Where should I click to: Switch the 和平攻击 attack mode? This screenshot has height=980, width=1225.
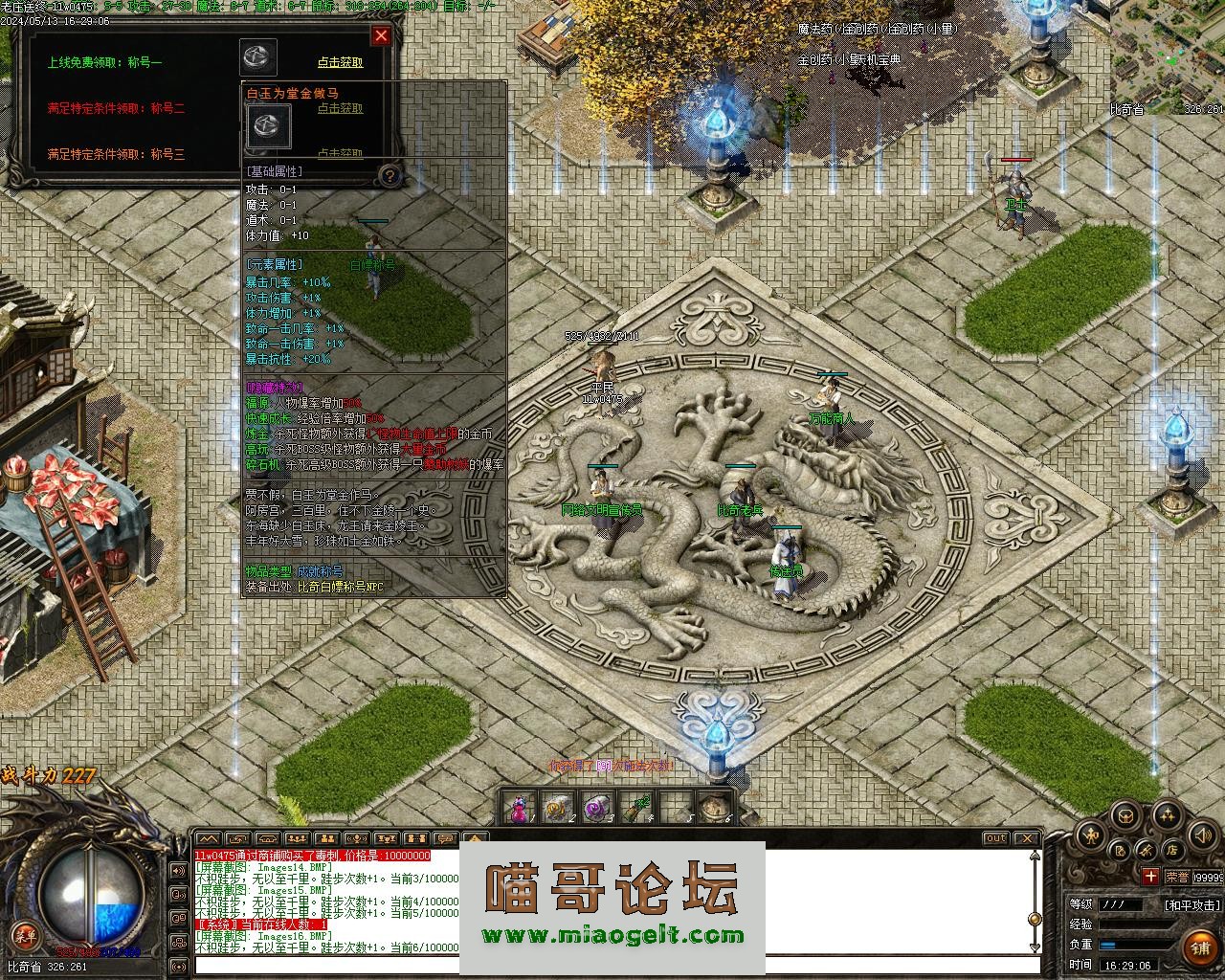(x=1192, y=904)
